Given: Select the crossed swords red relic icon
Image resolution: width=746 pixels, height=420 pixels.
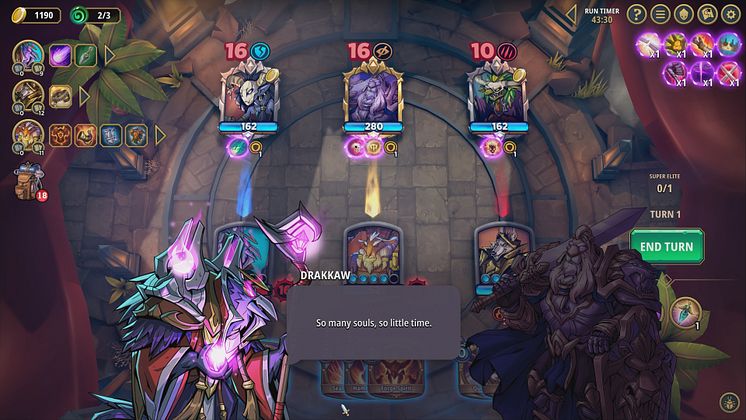Looking at the screenshot, I should coord(729,71).
